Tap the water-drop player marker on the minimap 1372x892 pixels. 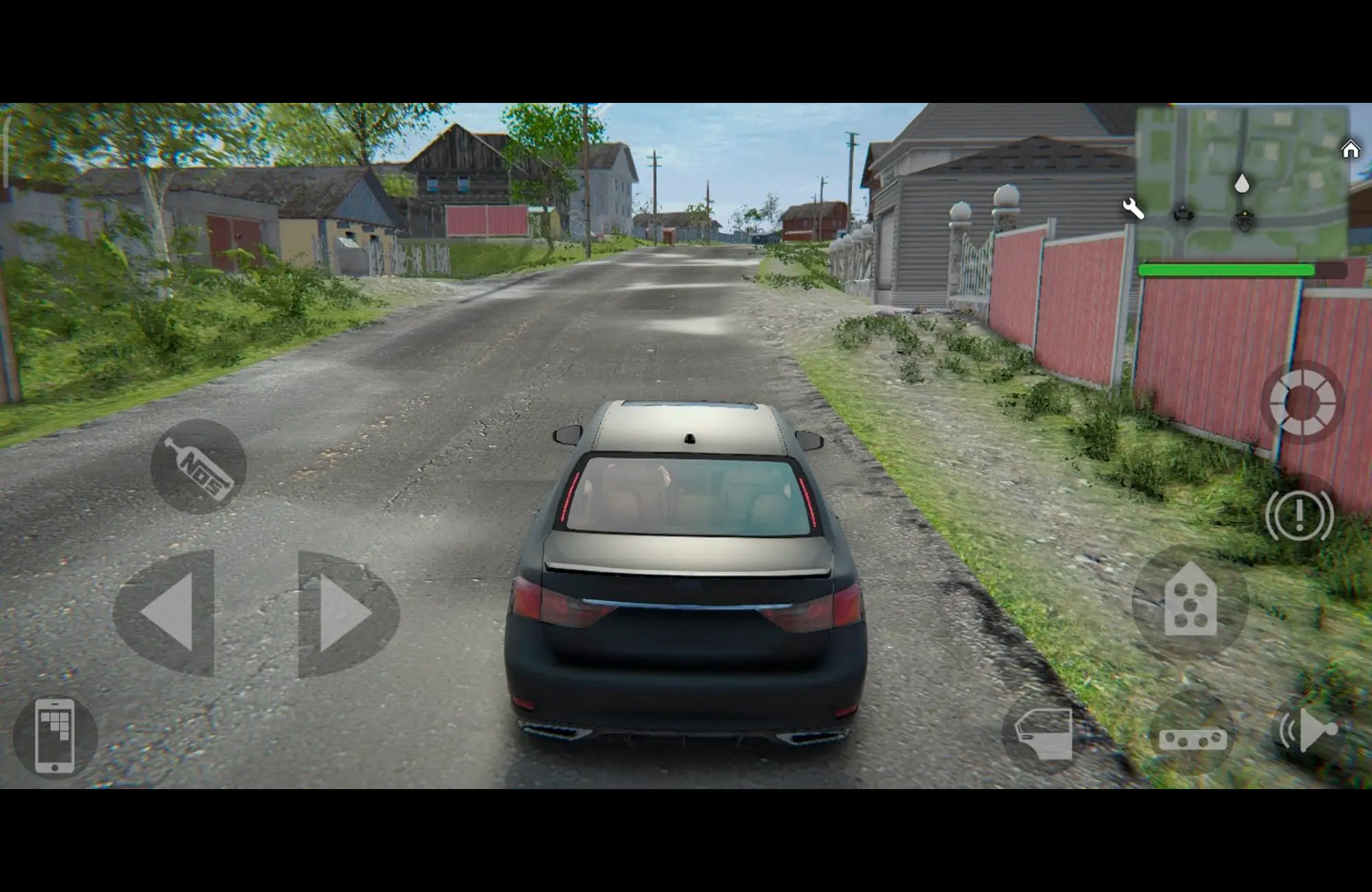1242,183
